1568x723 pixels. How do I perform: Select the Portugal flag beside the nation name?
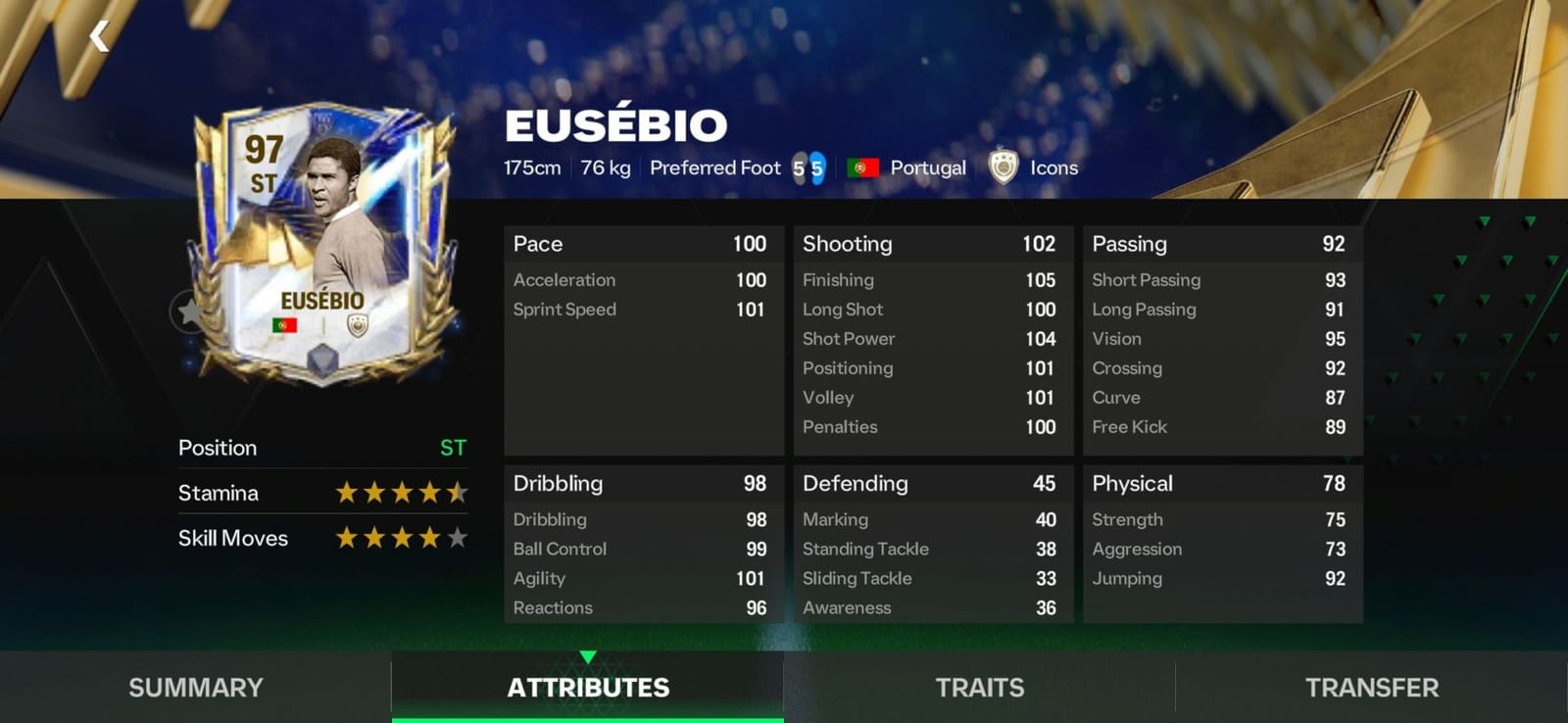(862, 168)
